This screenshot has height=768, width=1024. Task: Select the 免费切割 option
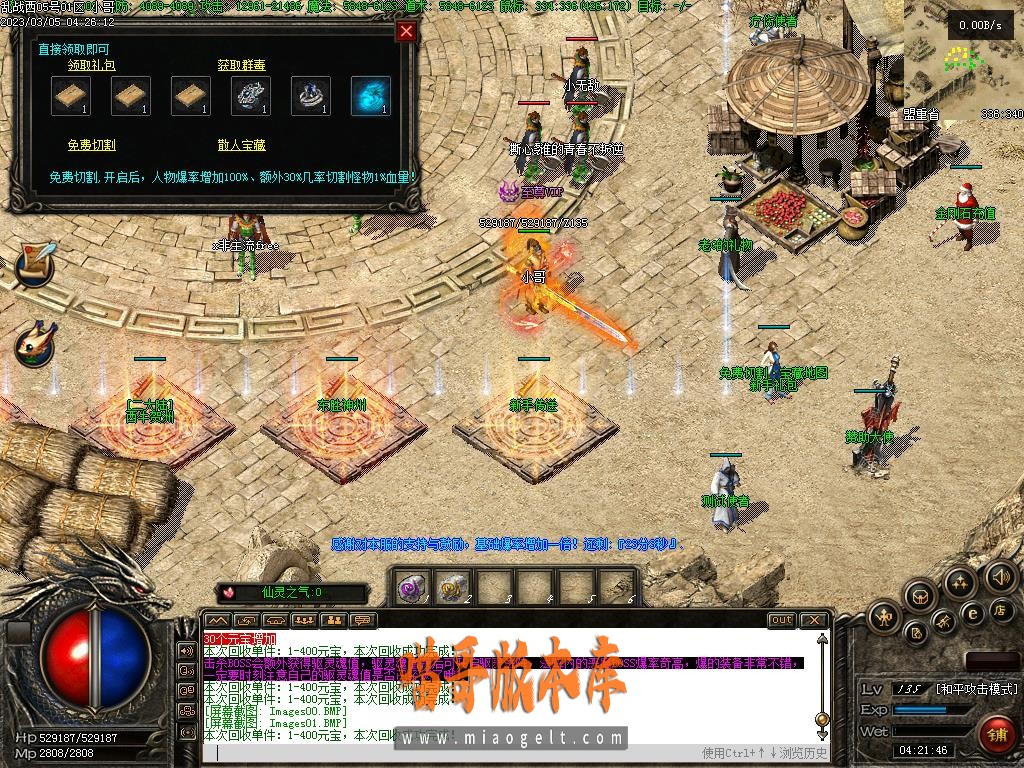pyautogui.click(x=91, y=145)
